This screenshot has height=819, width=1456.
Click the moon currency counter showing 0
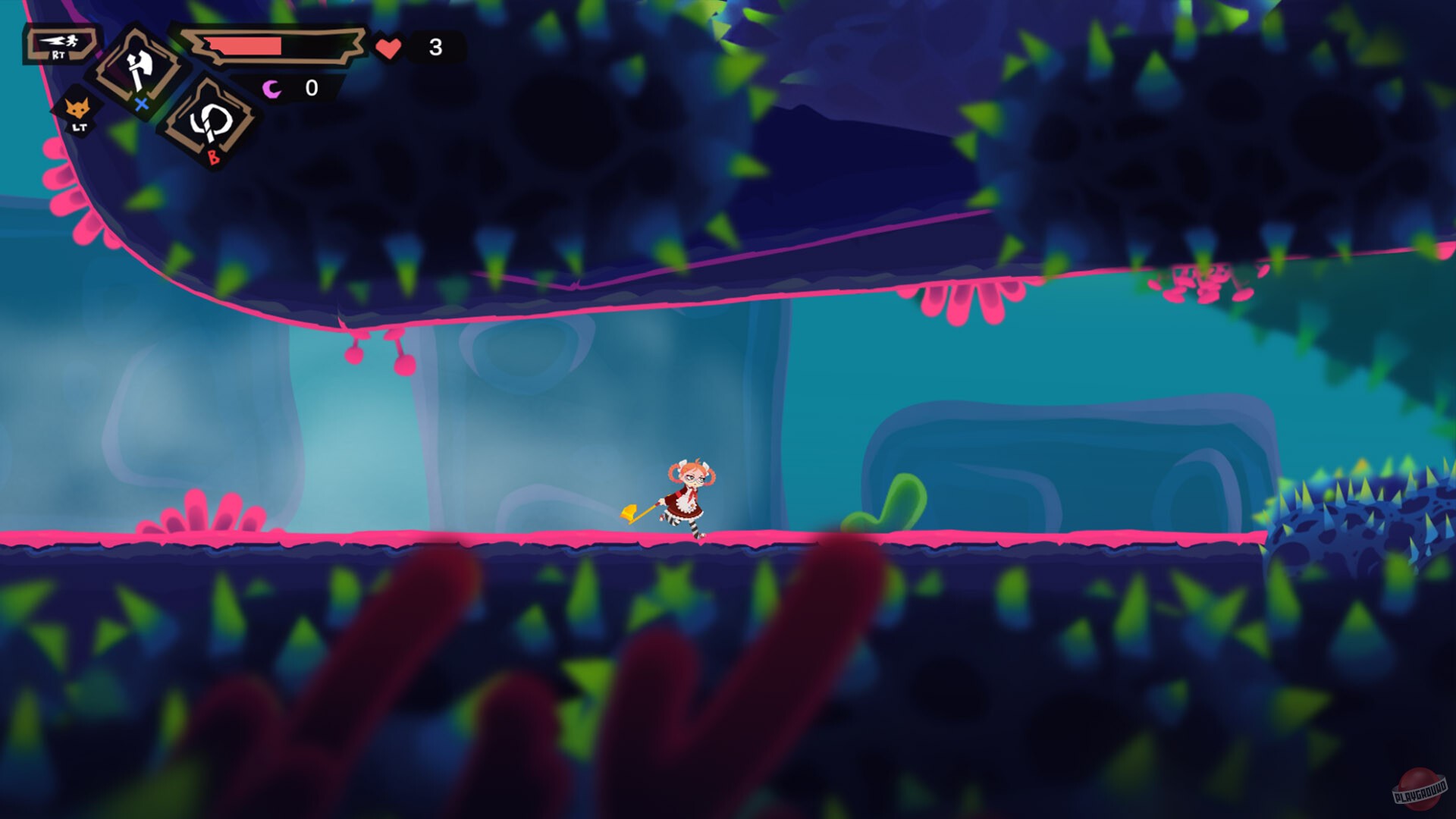[x=311, y=88]
